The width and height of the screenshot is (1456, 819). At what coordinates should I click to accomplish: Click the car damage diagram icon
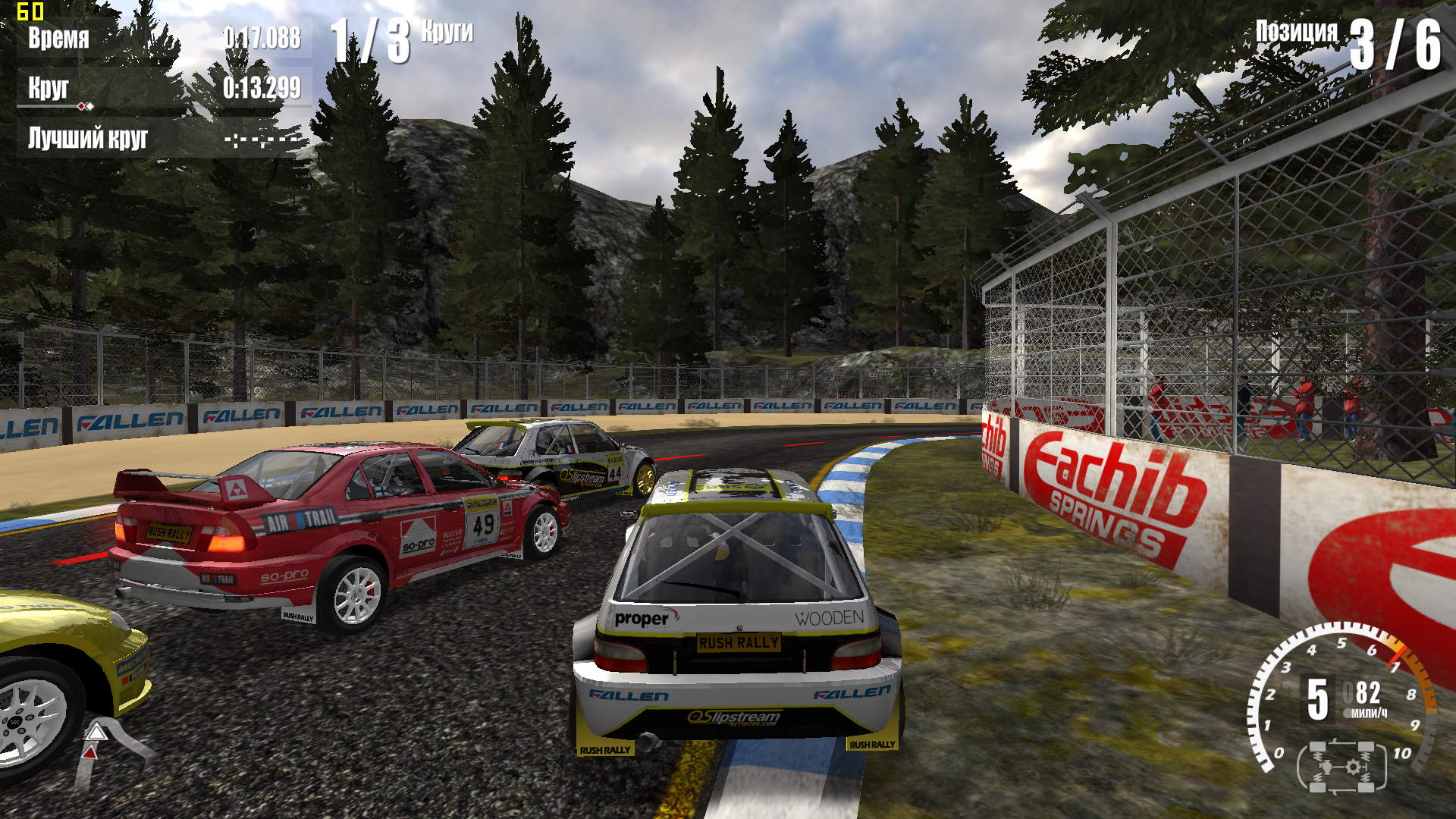(x=1341, y=767)
